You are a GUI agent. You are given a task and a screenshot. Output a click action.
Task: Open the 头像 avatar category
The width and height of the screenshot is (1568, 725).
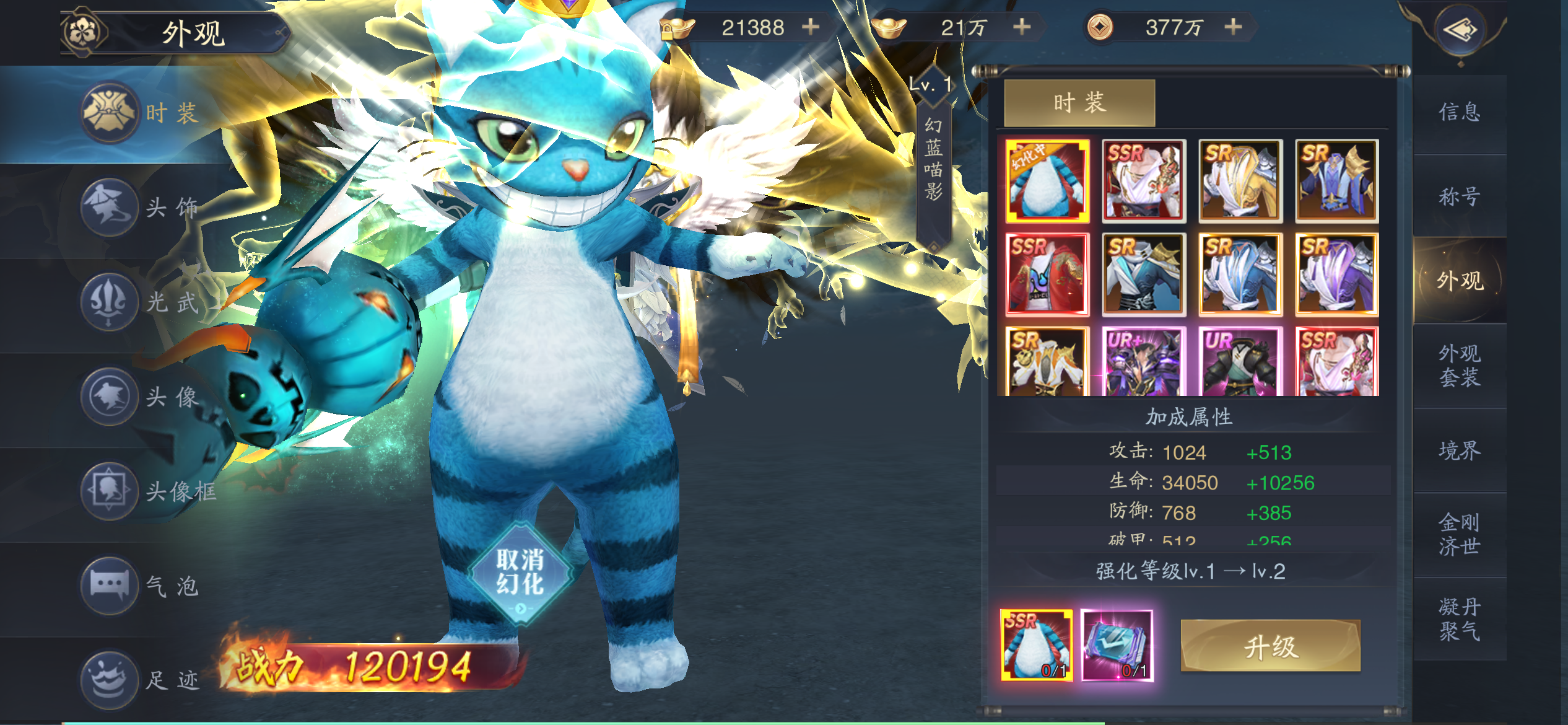(142, 397)
